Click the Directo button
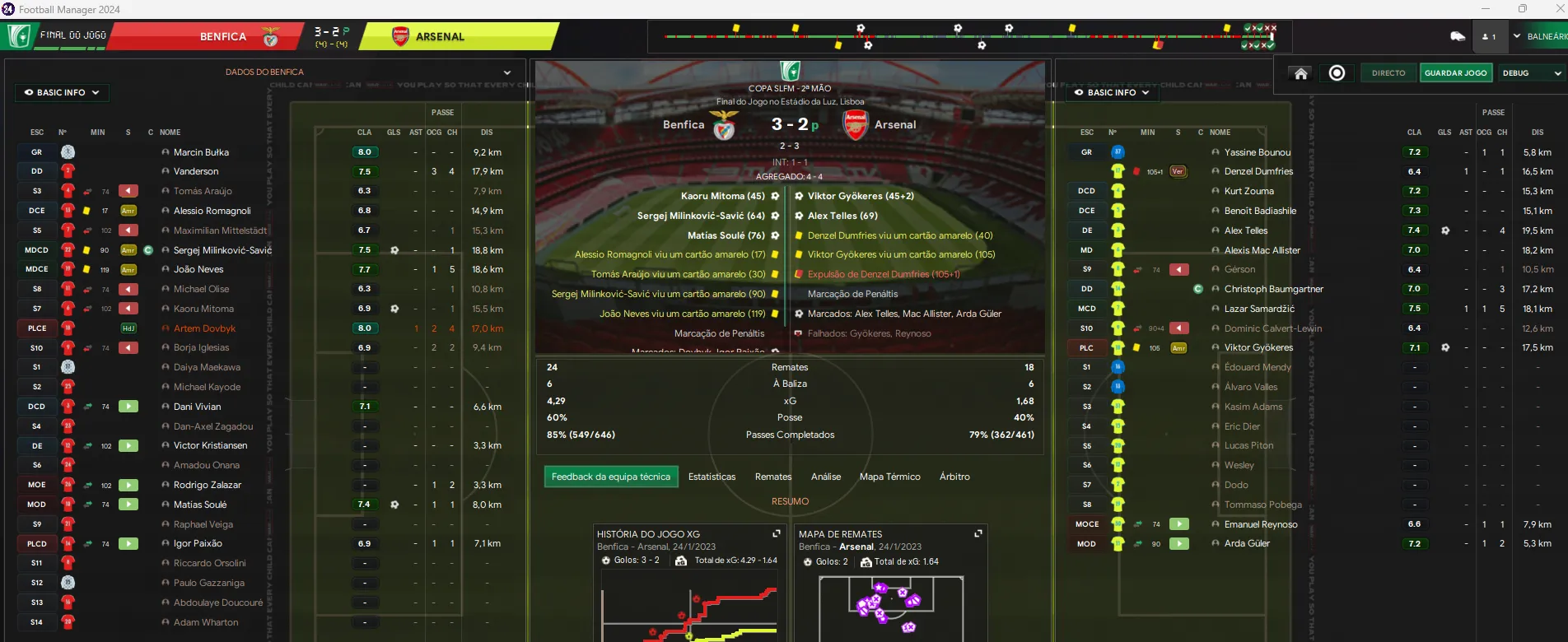Image resolution: width=1568 pixels, height=642 pixels. tap(1388, 73)
